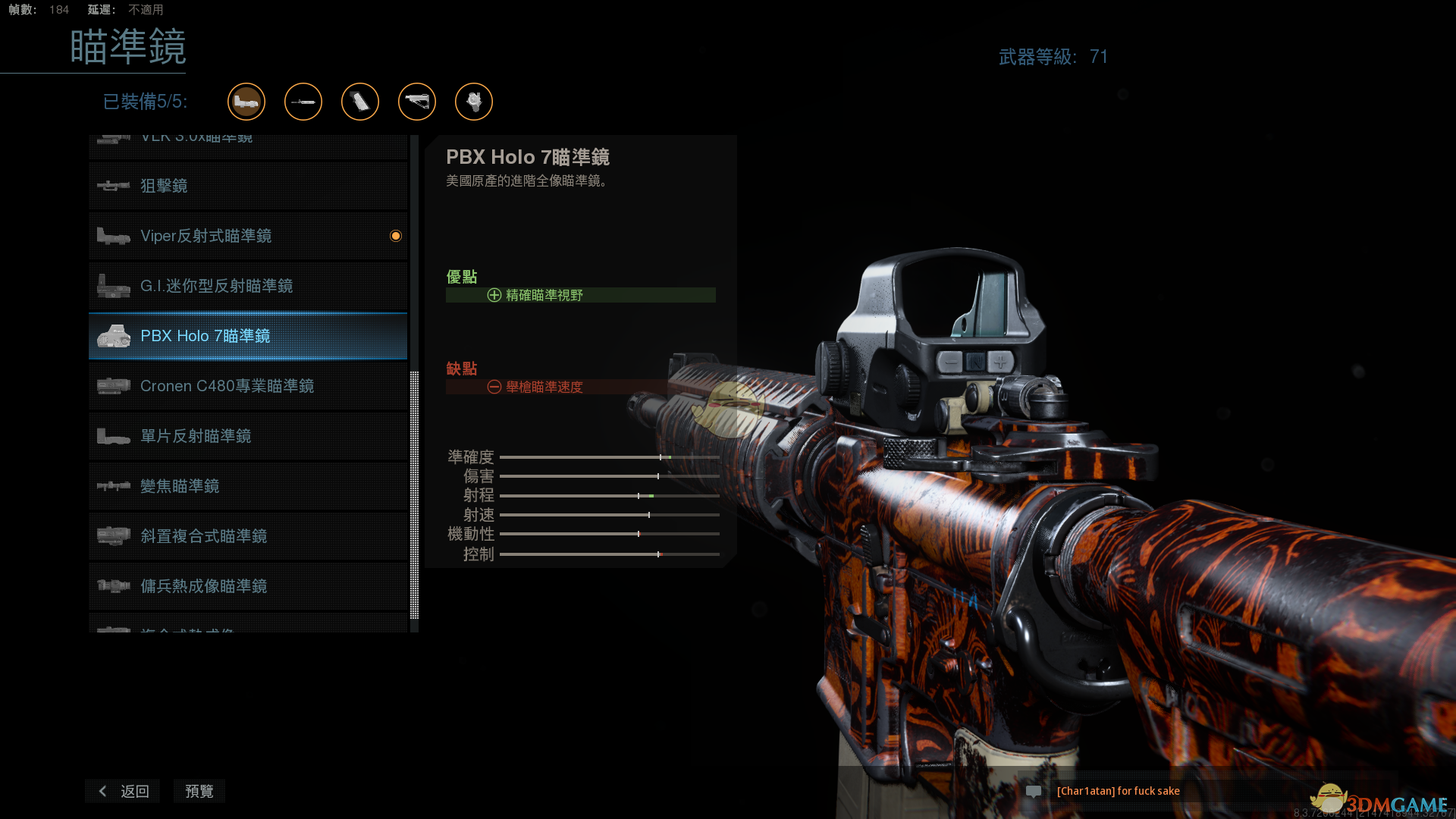The image size is (1456, 819).
Task: Open the 預覽 preview button
Action: (x=199, y=791)
